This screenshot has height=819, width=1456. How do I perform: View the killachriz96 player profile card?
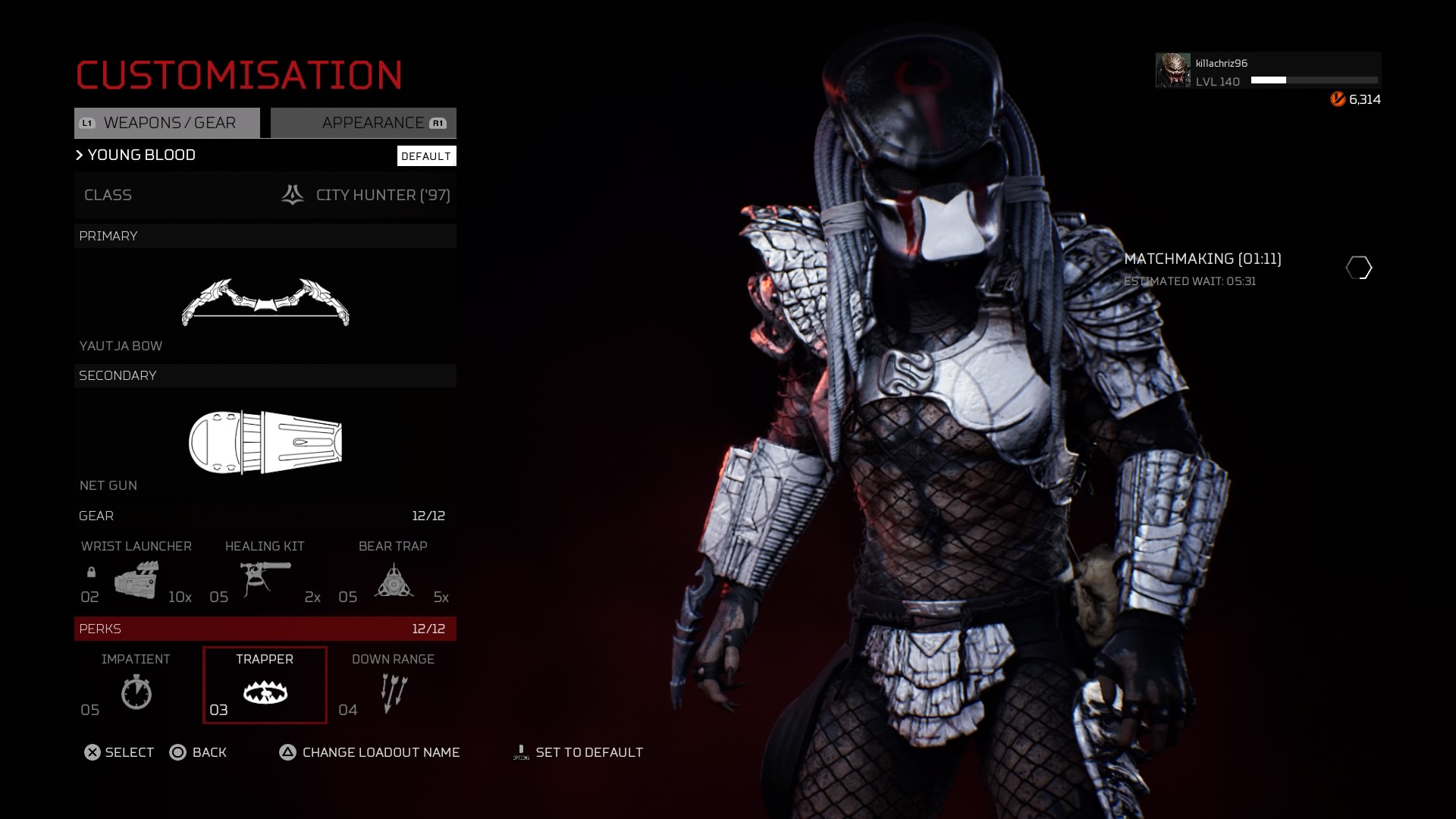coord(1267,71)
